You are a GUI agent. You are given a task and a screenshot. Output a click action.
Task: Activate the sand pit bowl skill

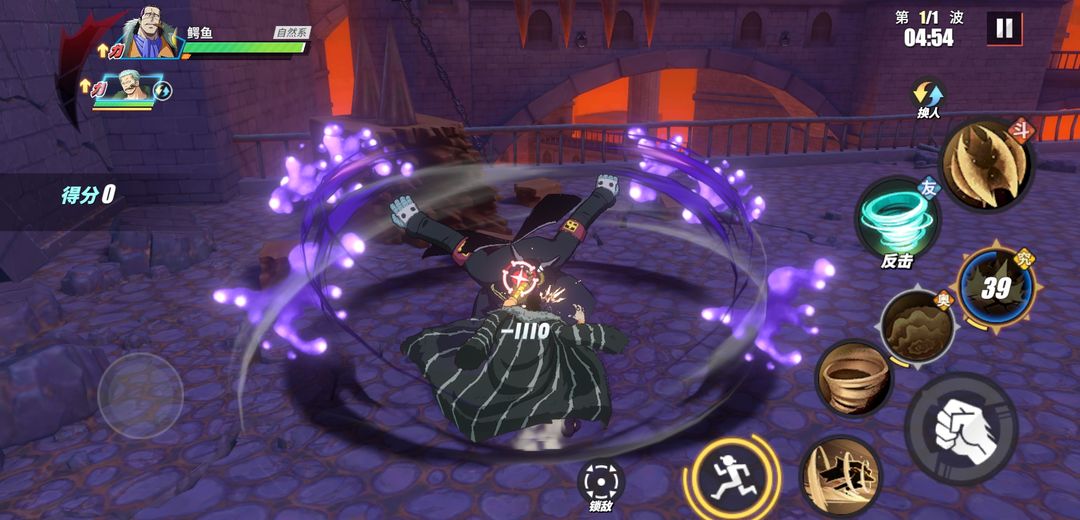[853, 378]
